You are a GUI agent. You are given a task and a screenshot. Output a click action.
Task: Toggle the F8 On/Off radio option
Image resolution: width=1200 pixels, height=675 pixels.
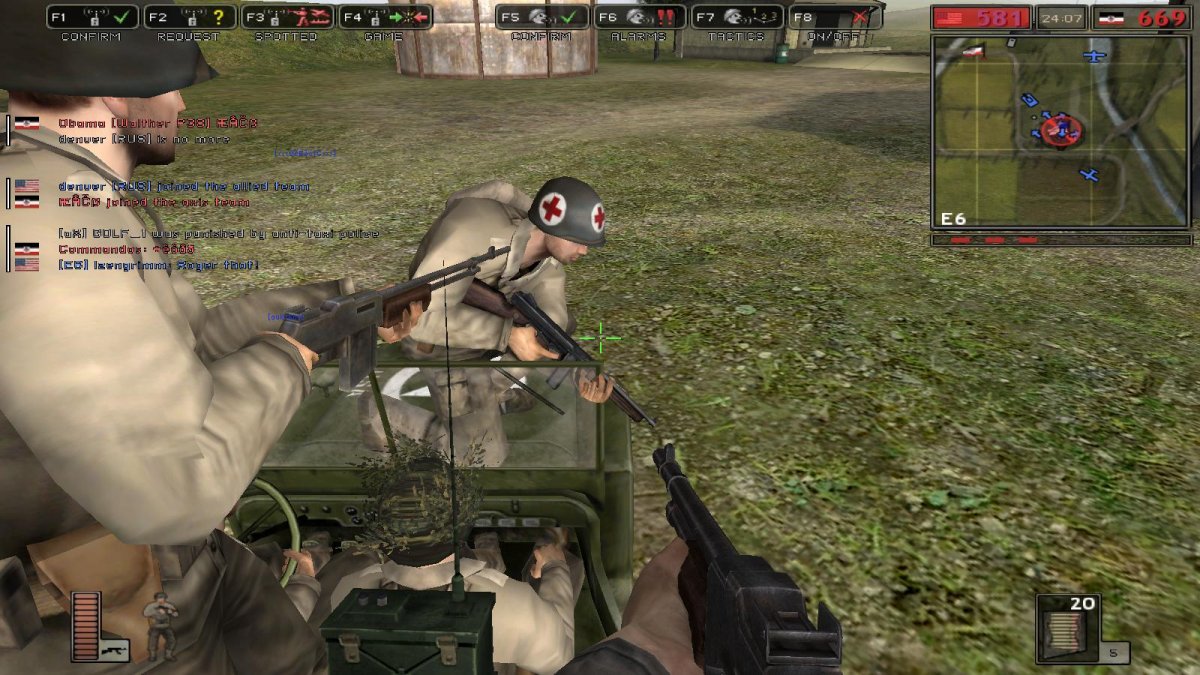click(x=835, y=17)
